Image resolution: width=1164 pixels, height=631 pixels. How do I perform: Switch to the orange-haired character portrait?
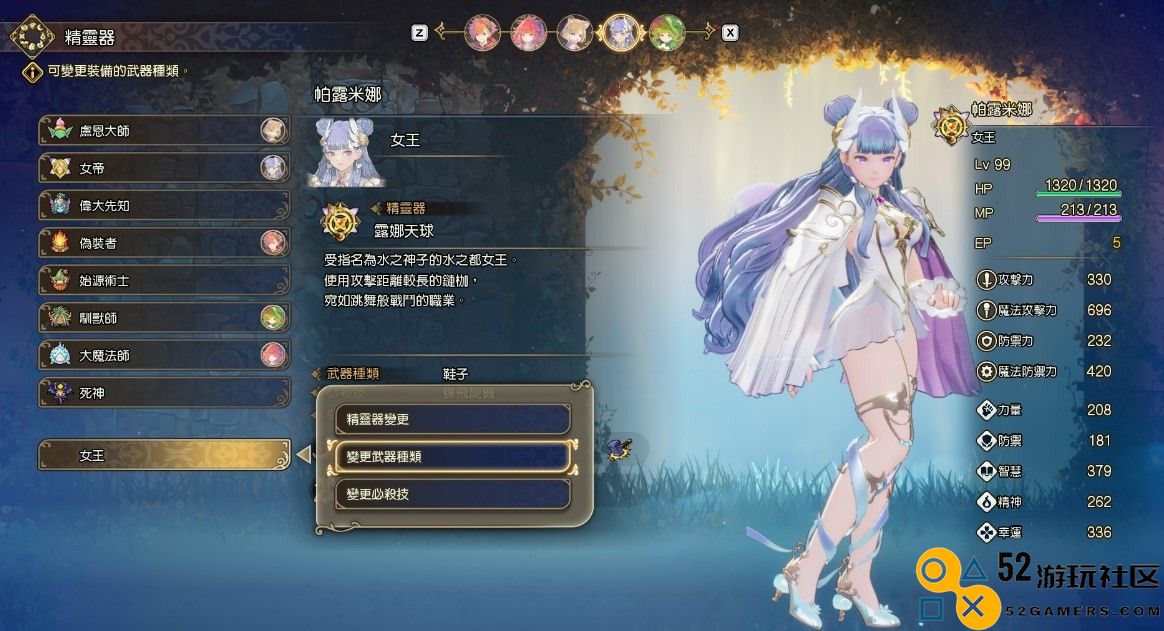click(x=482, y=33)
